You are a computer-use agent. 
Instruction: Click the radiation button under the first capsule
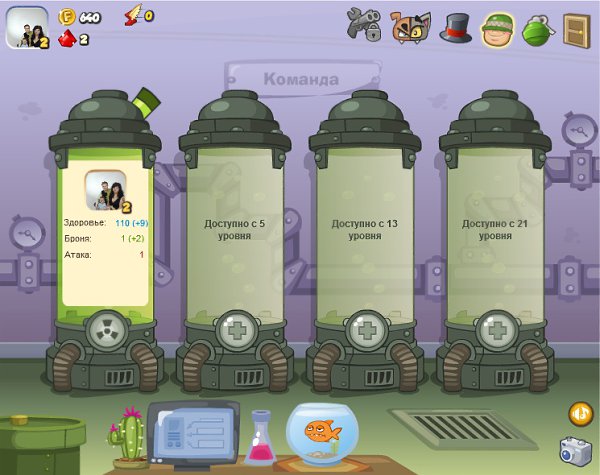click(x=104, y=329)
